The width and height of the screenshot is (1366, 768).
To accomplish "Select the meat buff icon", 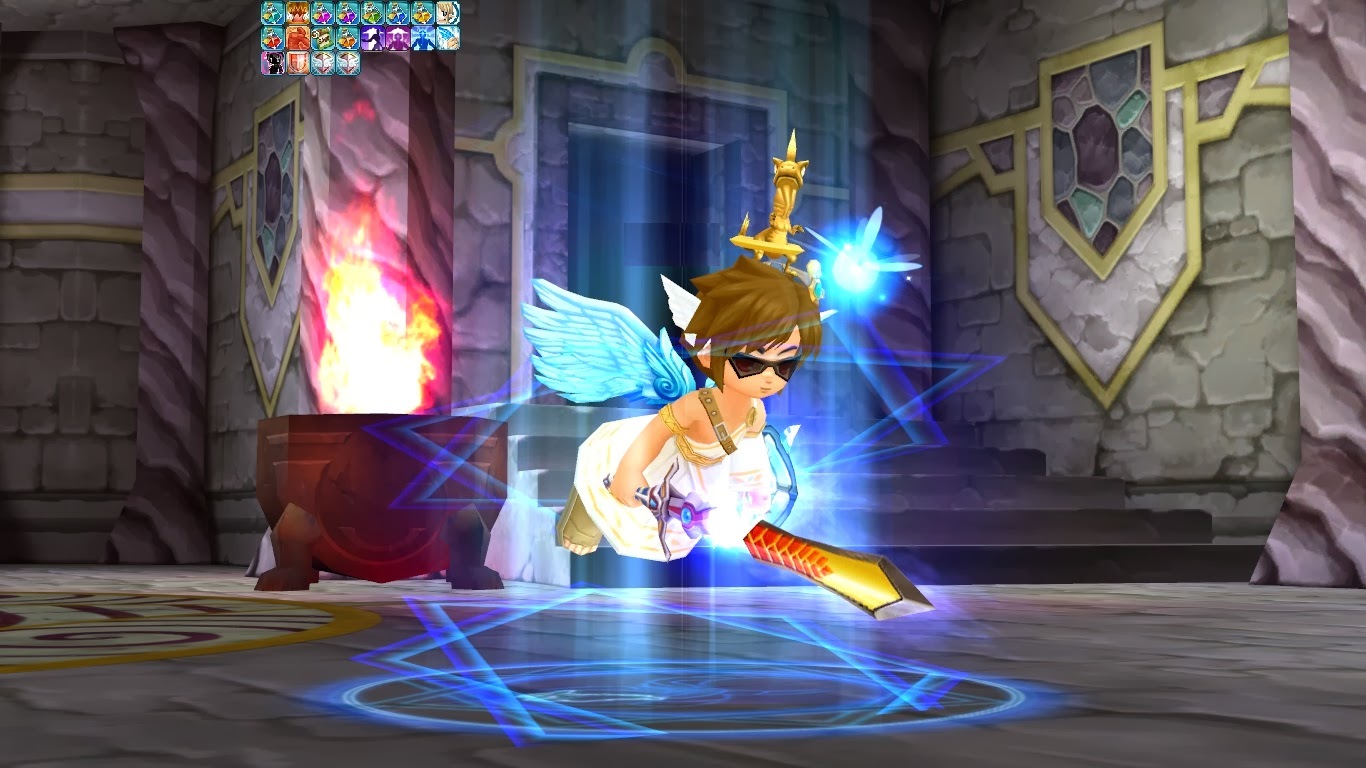I will pos(296,37).
